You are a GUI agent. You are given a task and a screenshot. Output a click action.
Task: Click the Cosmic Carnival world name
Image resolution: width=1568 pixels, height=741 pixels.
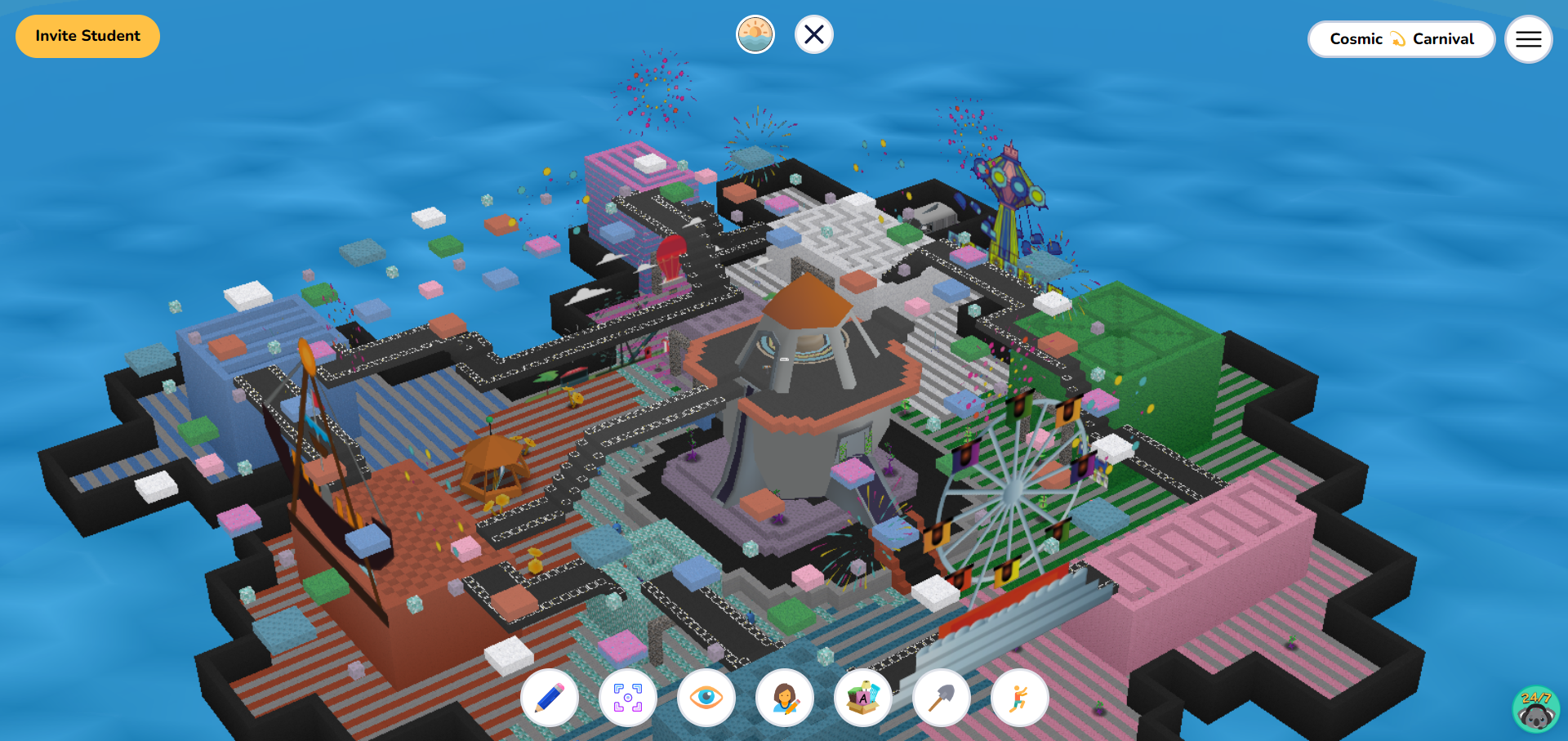pos(1401,38)
